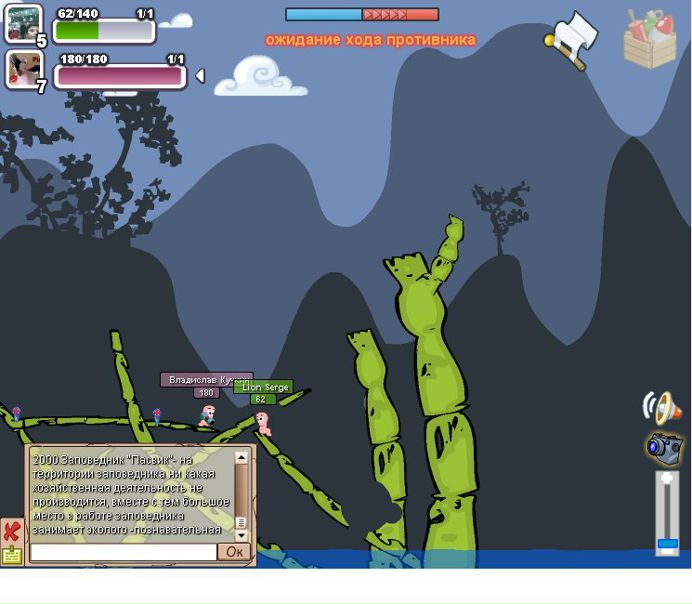
Task: Open the weapons crate inventory
Action: 650,39
